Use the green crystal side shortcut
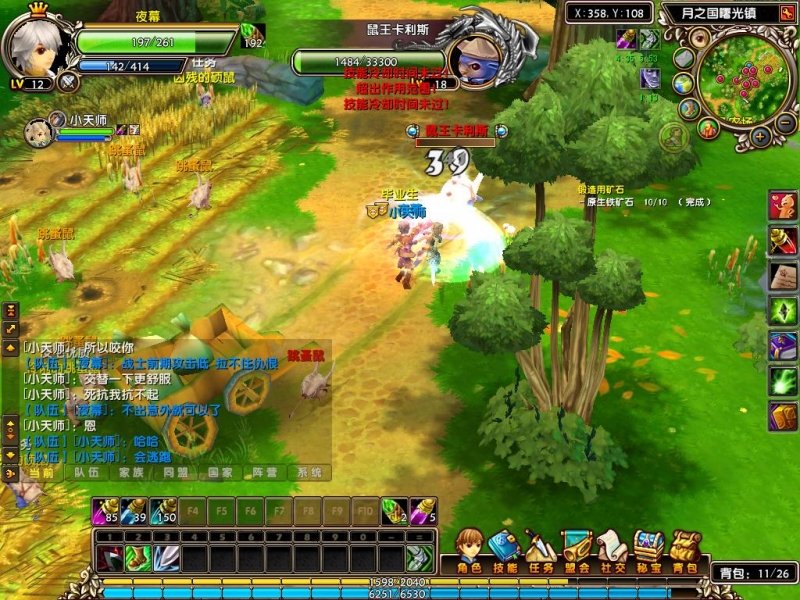 pyautogui.click(x=782, y=311)
